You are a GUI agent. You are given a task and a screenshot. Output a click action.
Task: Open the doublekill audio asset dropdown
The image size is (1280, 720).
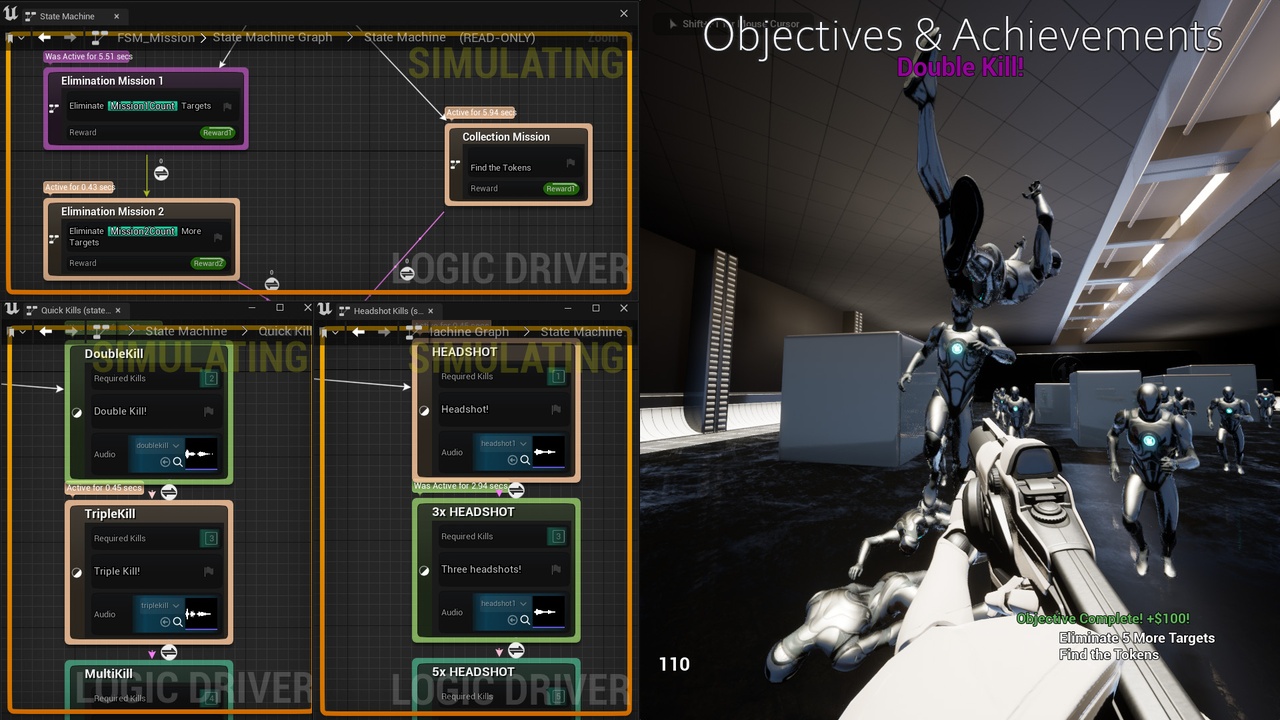[x=176, y=445]
